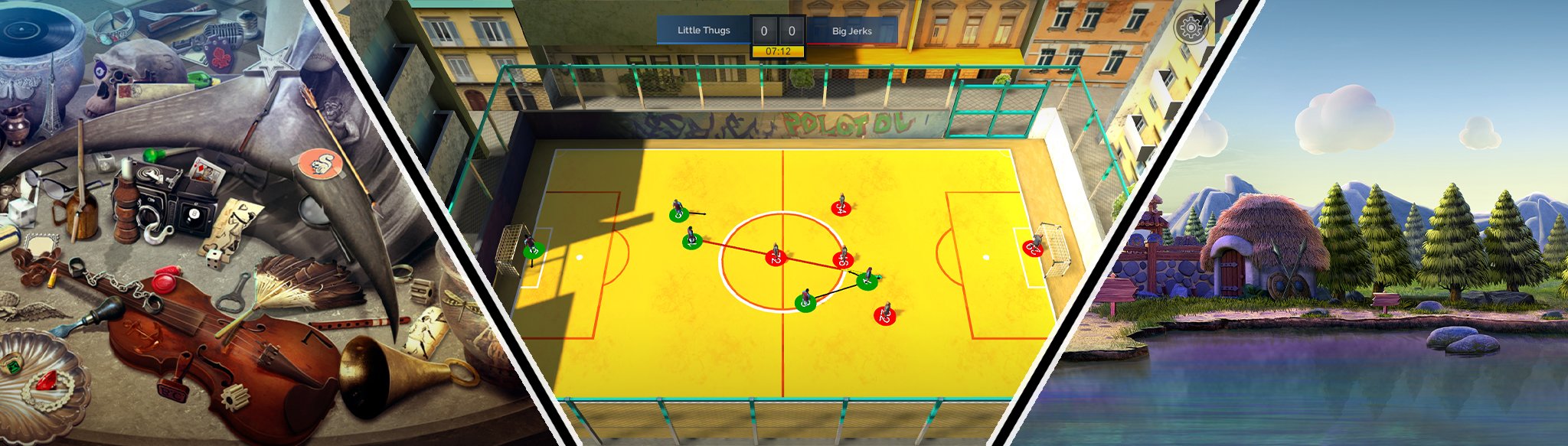Select the red goalkeeper disc

(x=1034, y=247)
